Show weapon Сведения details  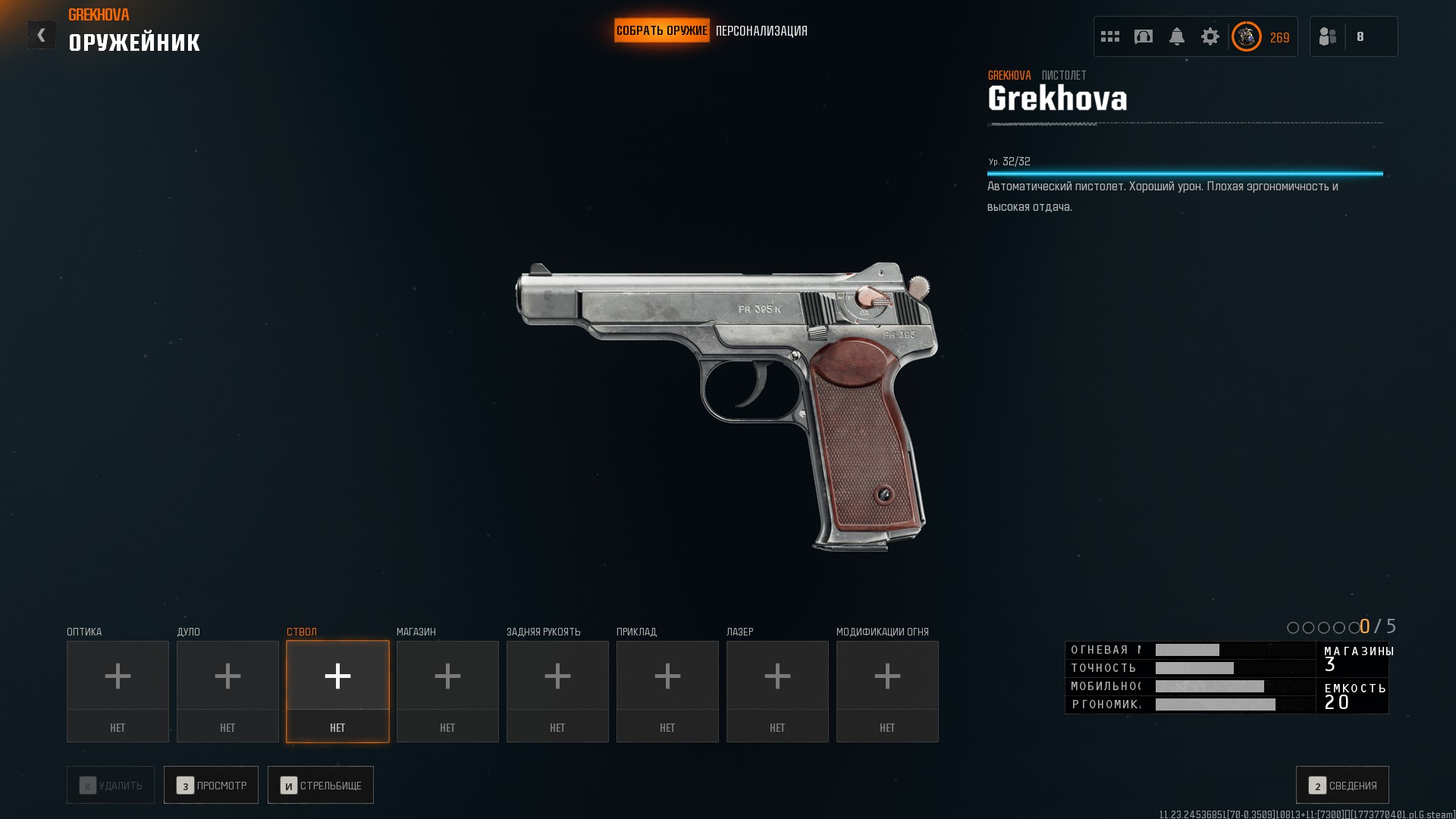[1342, 785]
